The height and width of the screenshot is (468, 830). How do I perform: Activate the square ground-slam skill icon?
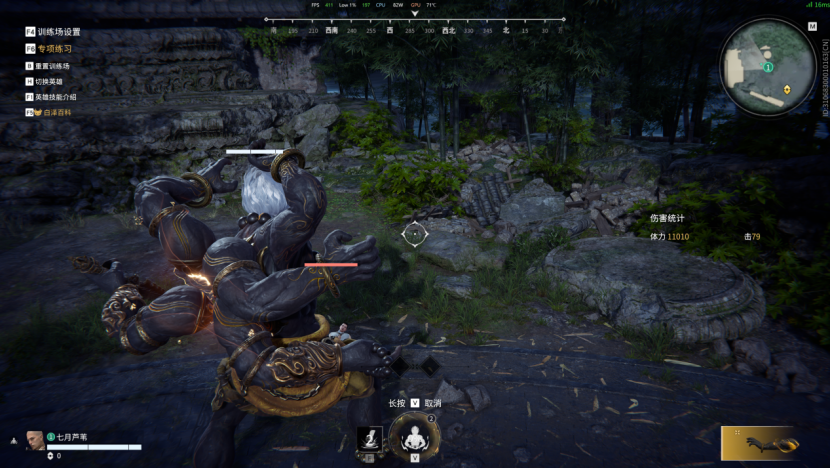pyautogui.click(x=370, y=438)
